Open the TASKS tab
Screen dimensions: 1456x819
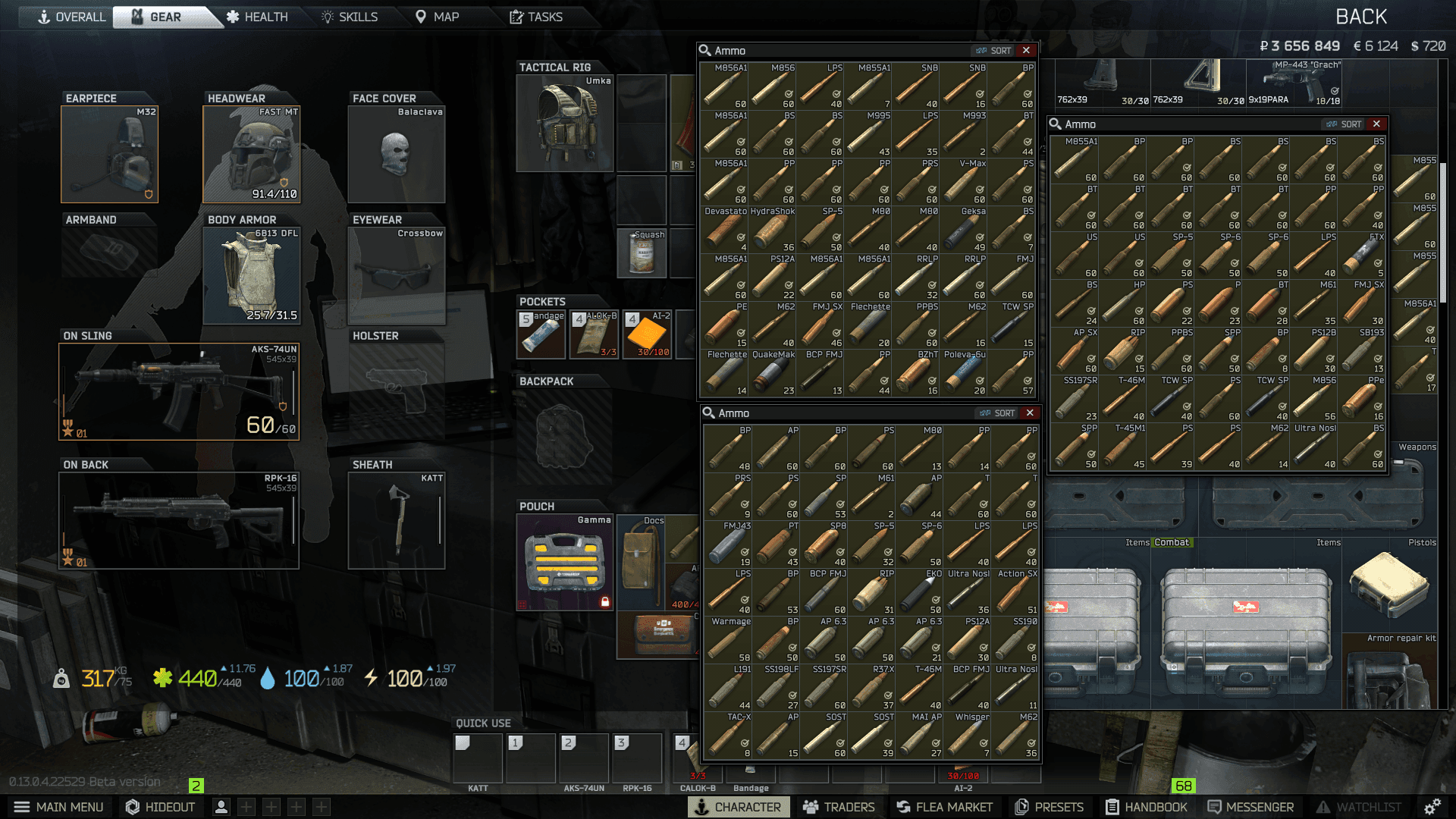[539, 16]
